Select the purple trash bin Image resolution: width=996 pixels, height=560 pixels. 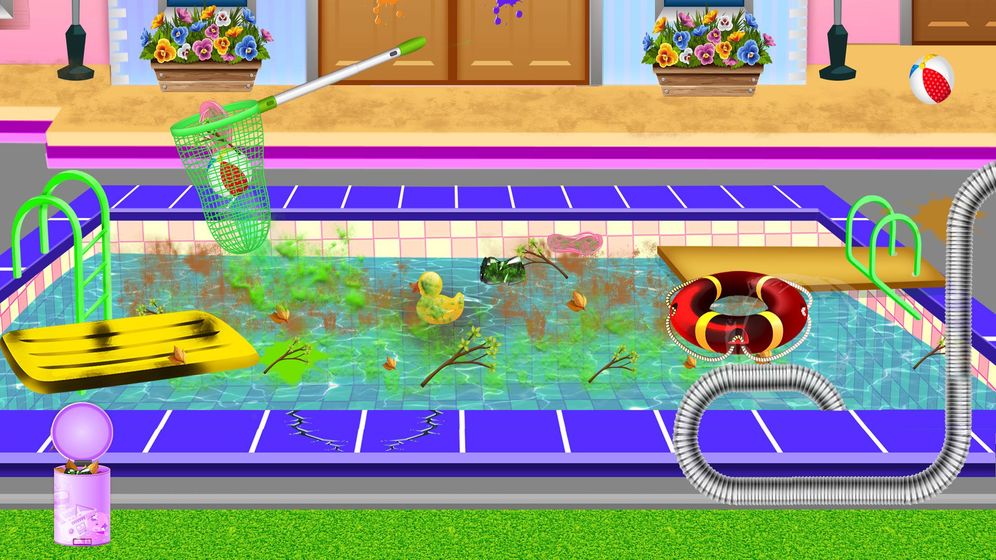82,485
